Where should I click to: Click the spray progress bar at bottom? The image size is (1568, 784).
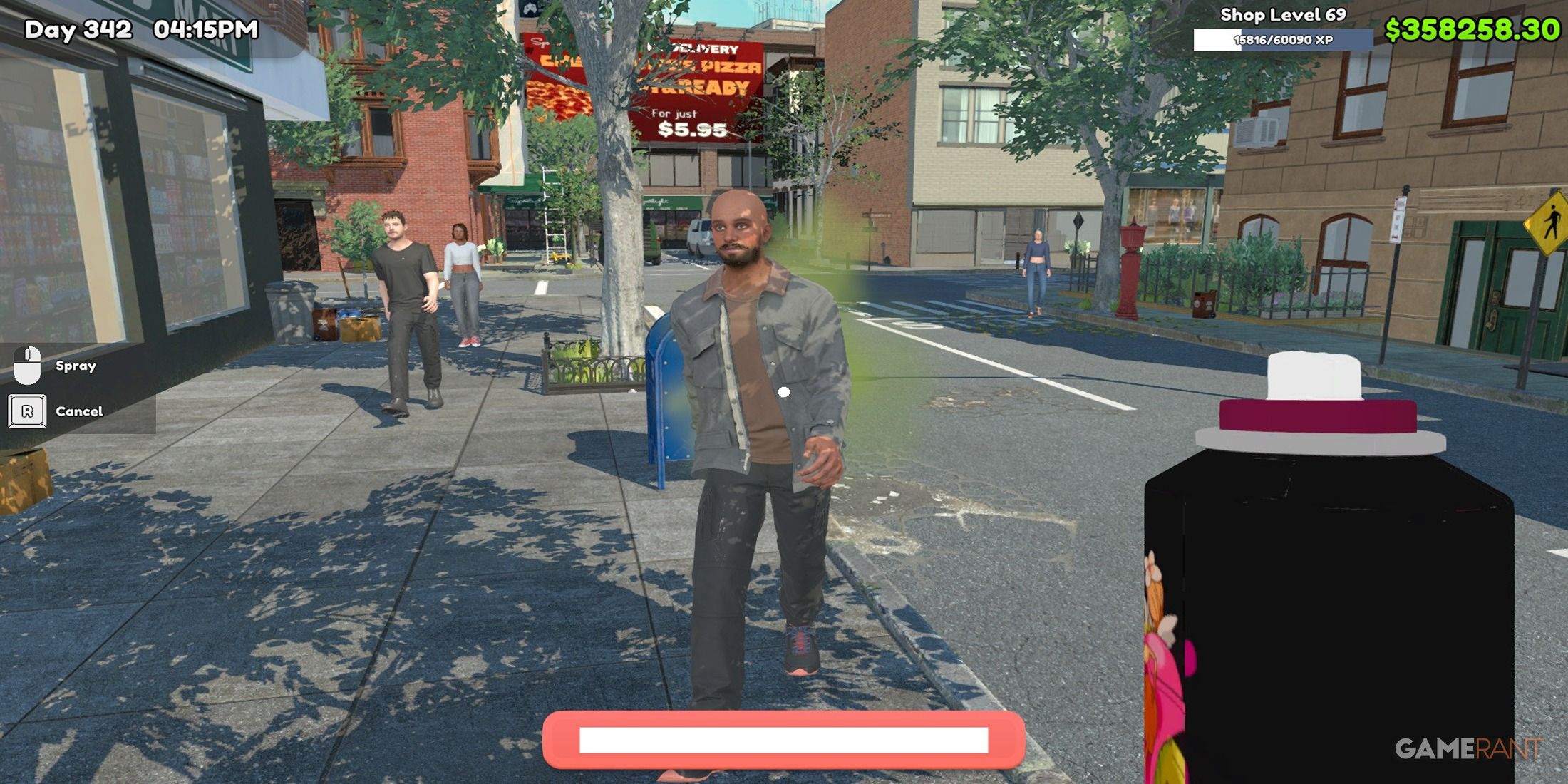coord(784,741)
